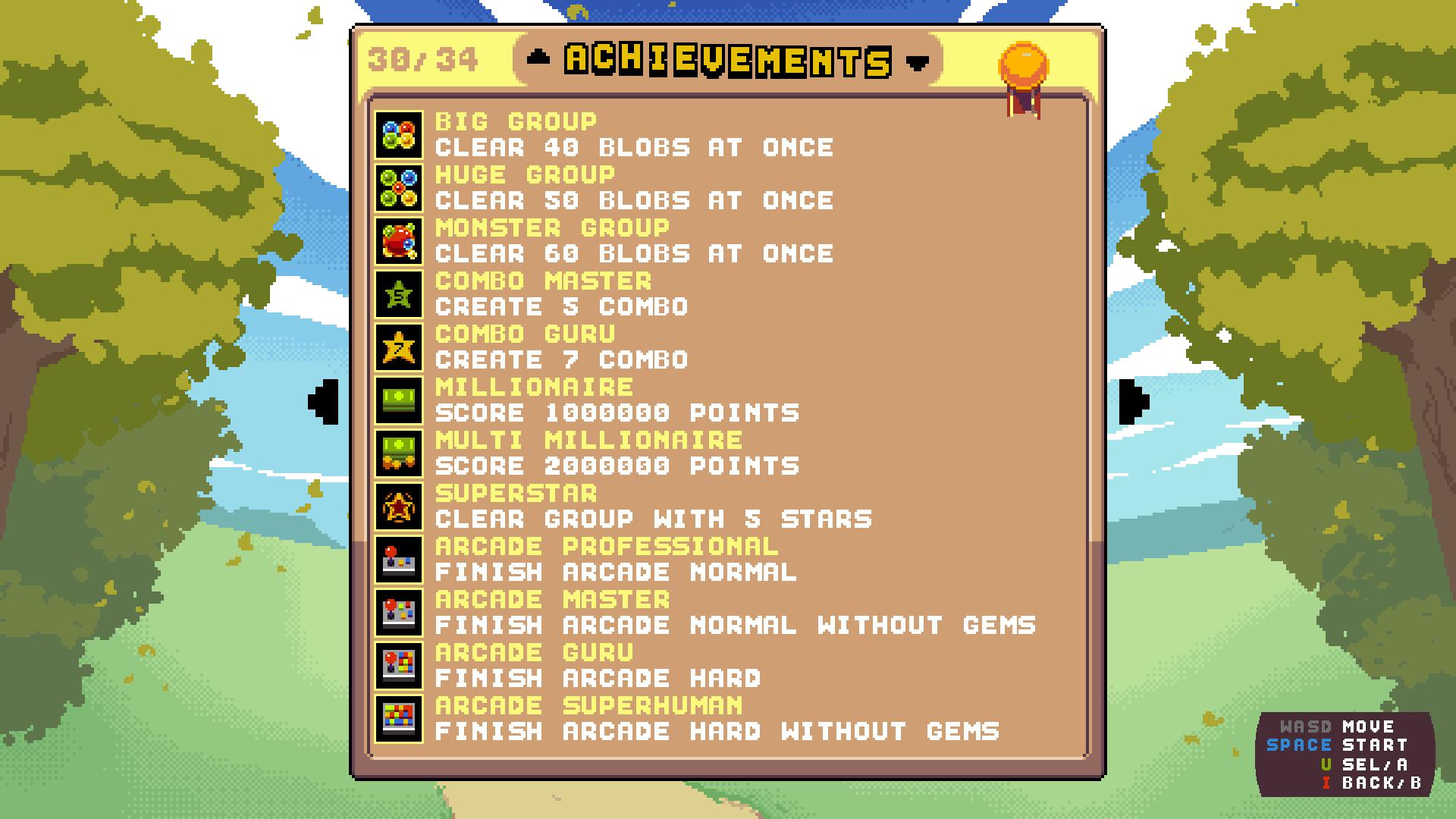Select the Combo Master star icon

400,294
